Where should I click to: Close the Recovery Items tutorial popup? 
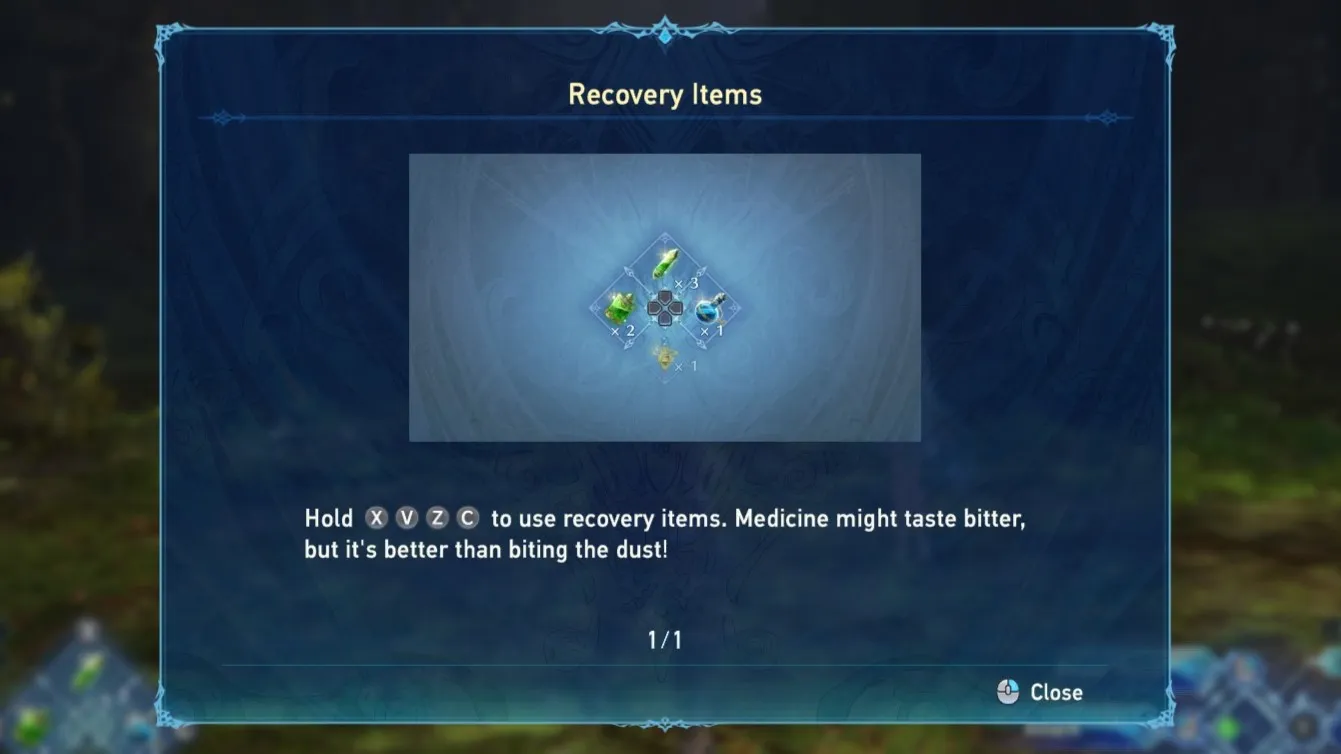pyautogui.click(x=1041, y=692)
